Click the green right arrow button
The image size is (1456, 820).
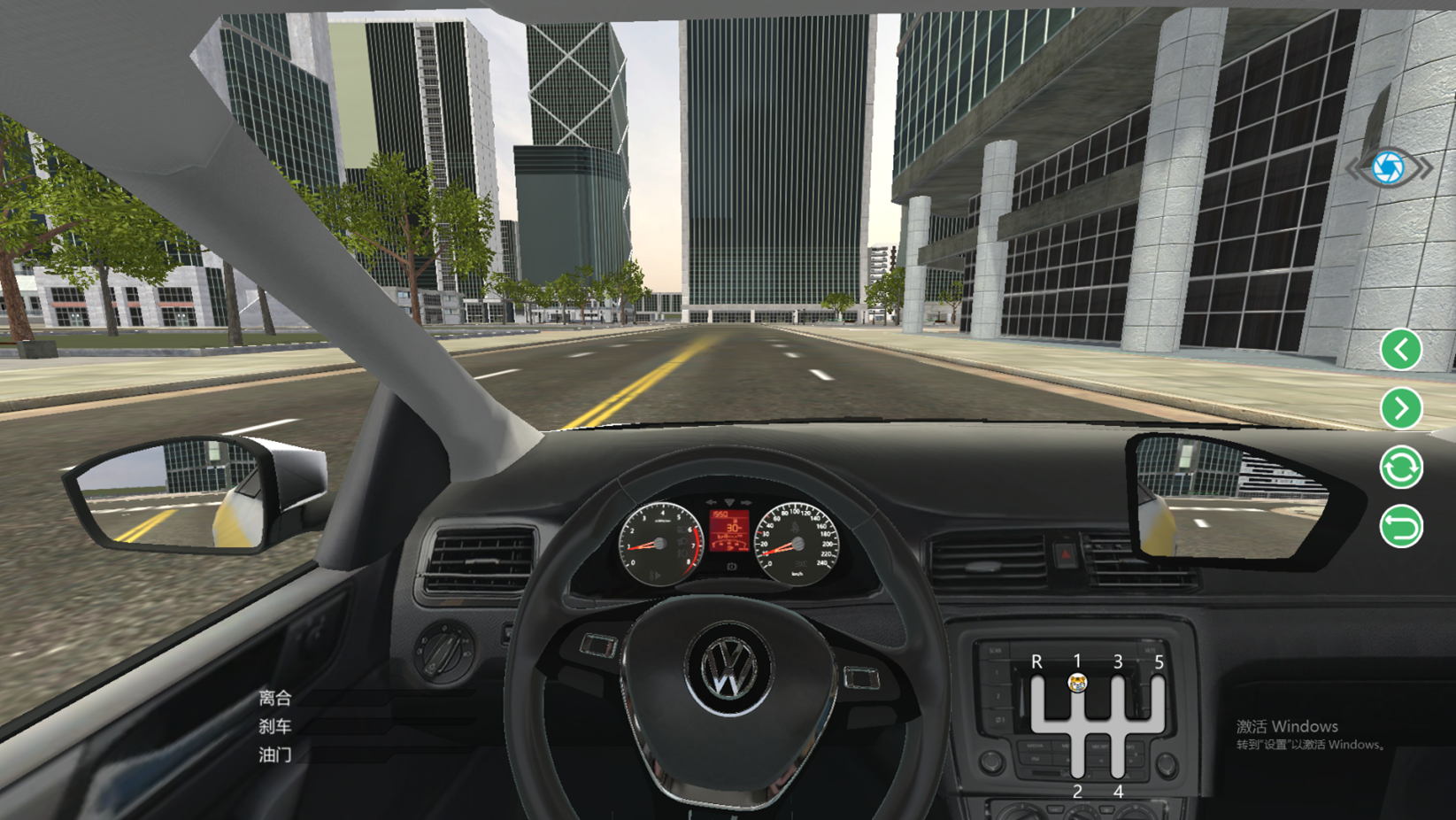coord(1400,408)
